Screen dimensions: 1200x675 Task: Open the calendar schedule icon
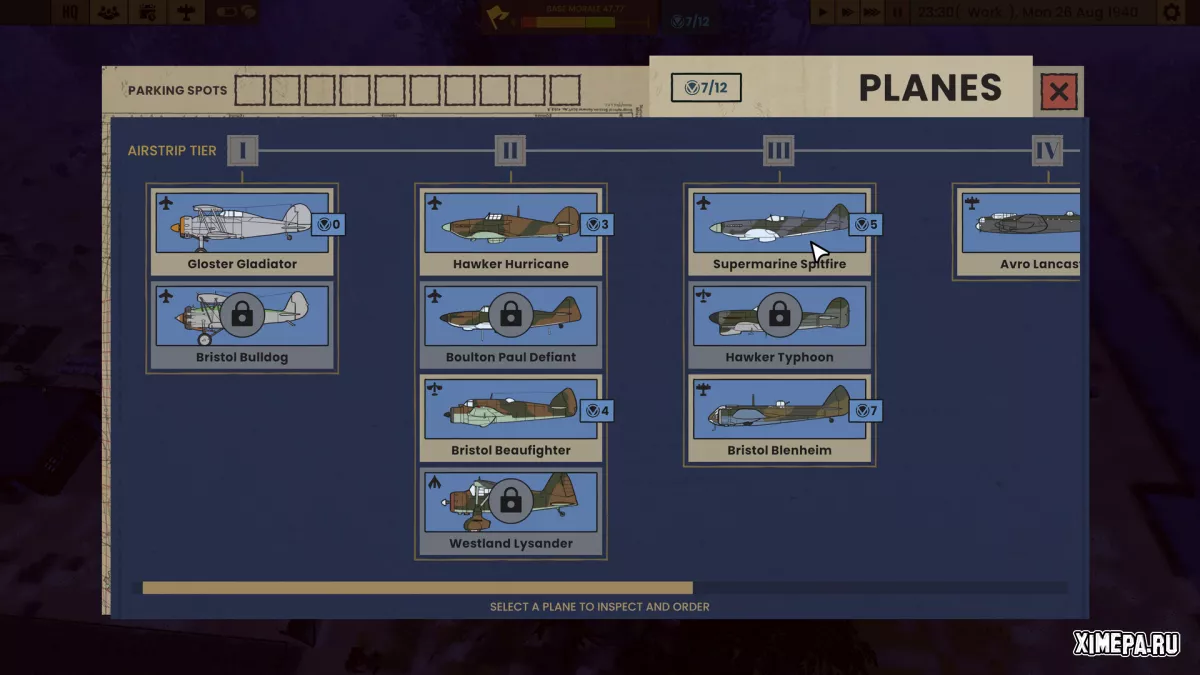pyautogui.click(x=148, y=12)
